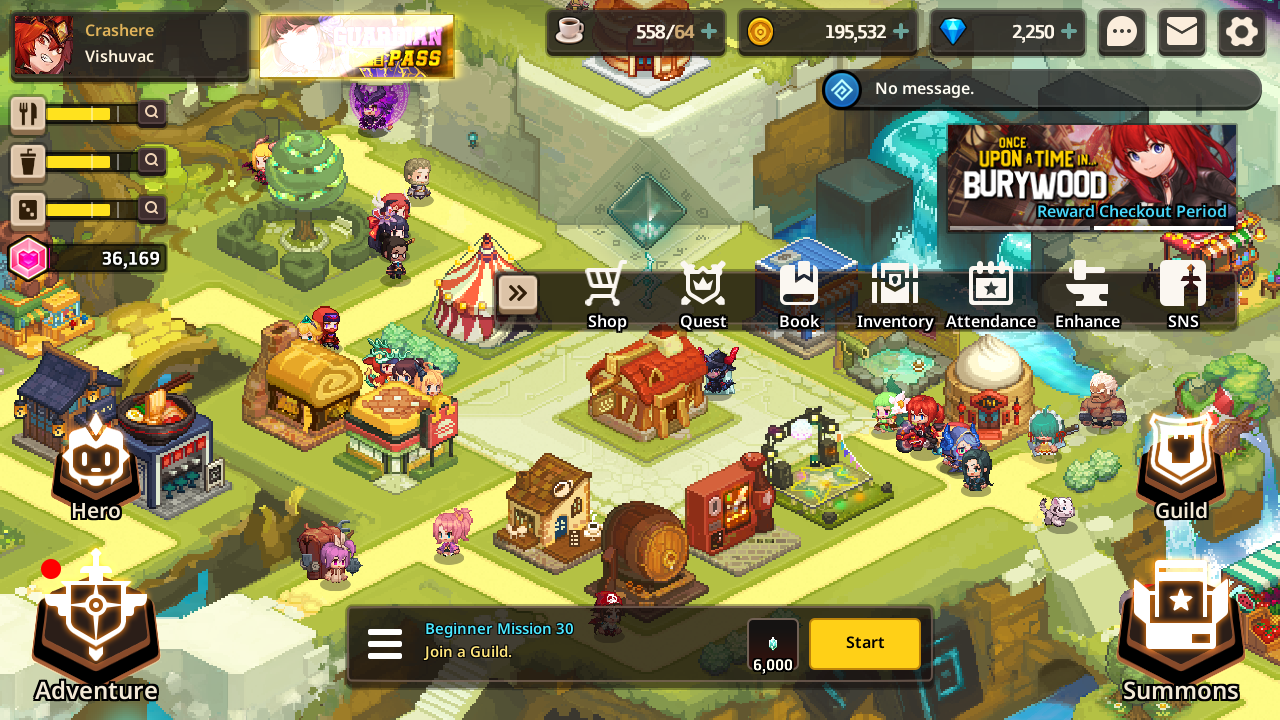Search restaurants next to the food gauge
Image resolution: width=1280 pixels, height=720 pixels.
click(151, 113)
